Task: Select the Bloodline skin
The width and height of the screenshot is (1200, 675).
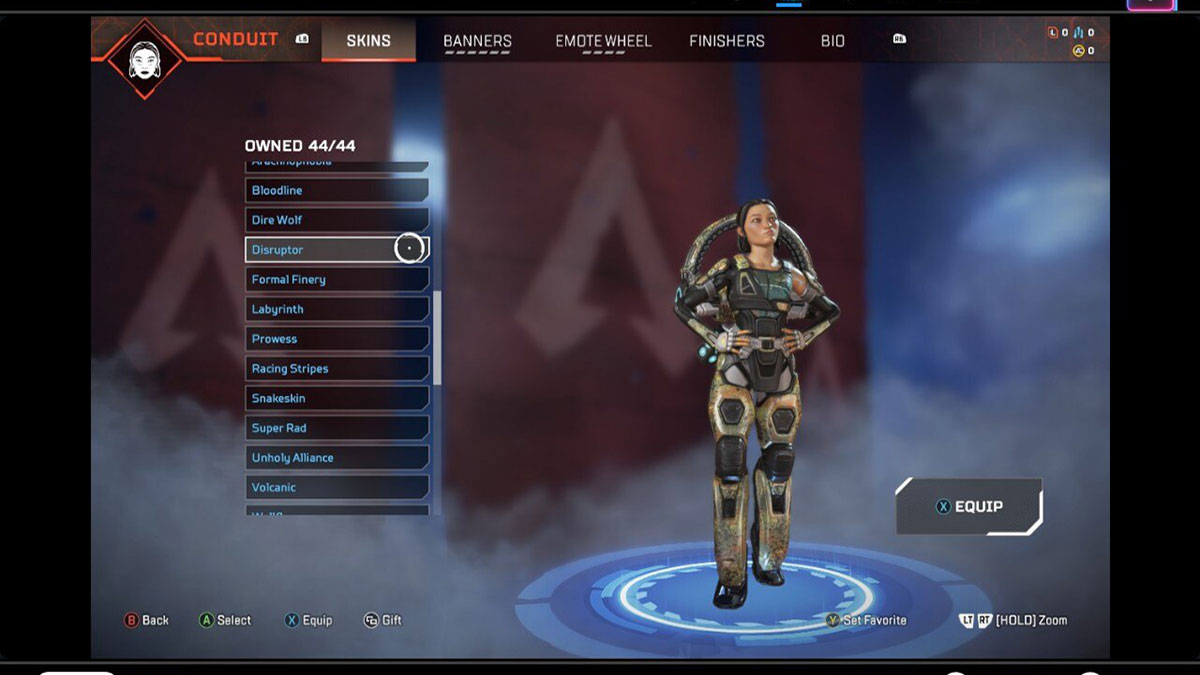Action: [x=336, y=190]
